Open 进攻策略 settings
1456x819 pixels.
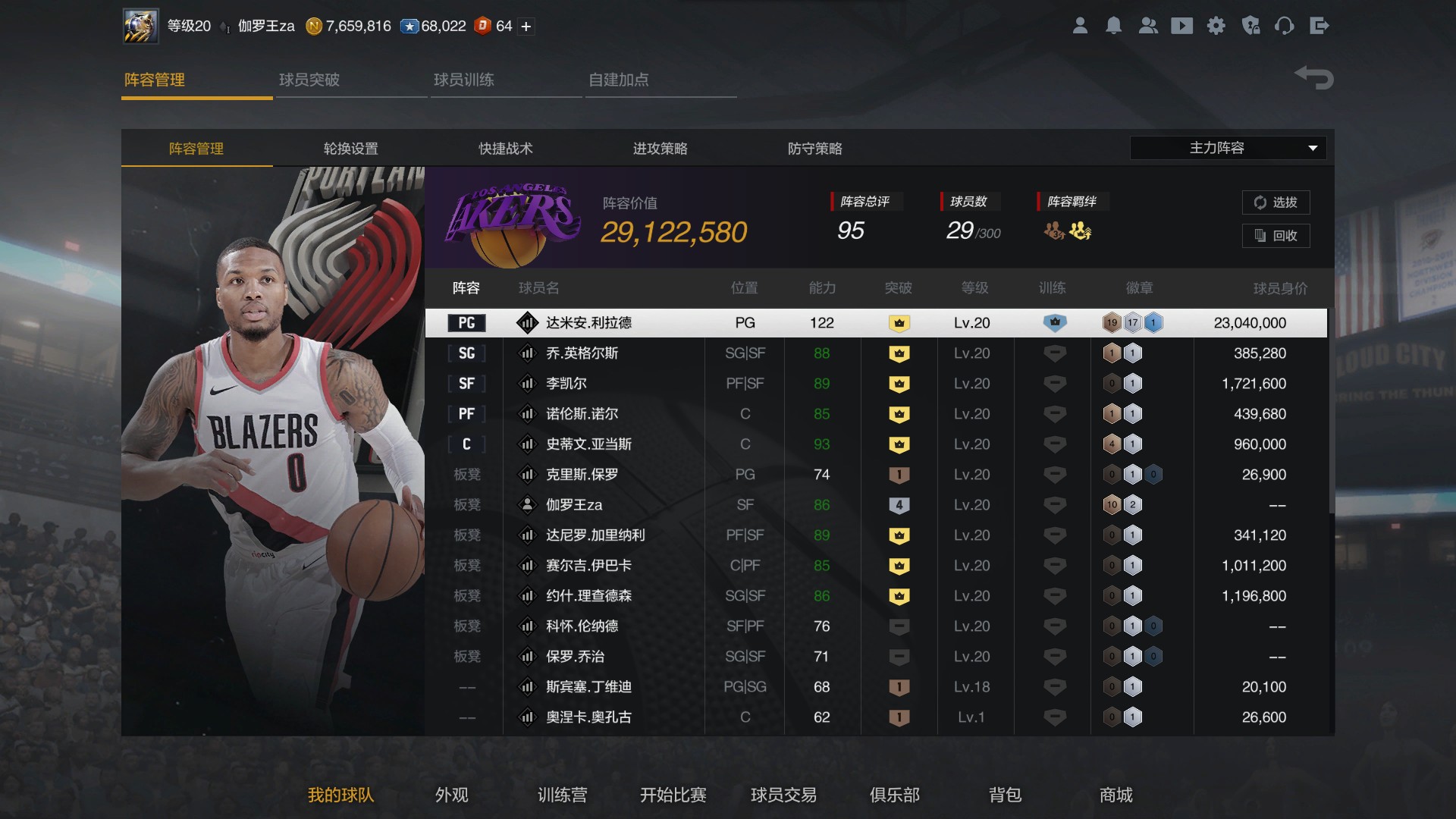661,149
